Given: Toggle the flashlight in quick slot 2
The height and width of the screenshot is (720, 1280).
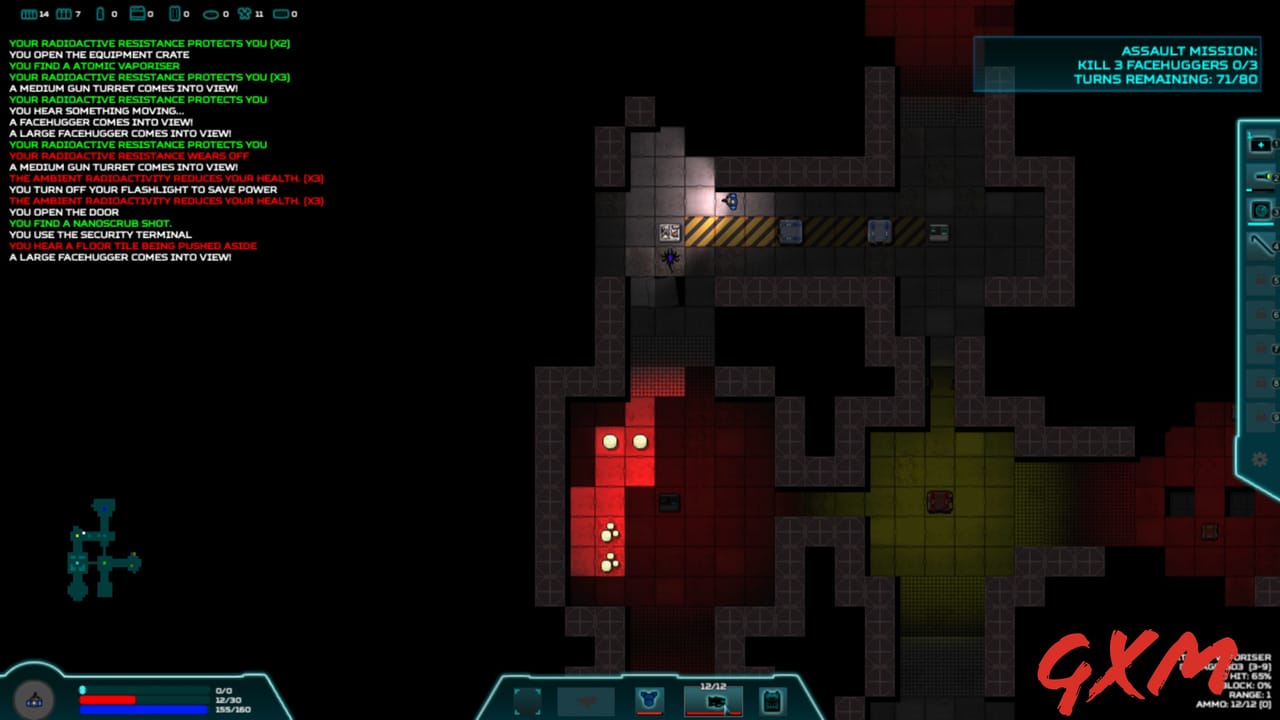Looking at the screenshot, I should [x=1260, y=178].
